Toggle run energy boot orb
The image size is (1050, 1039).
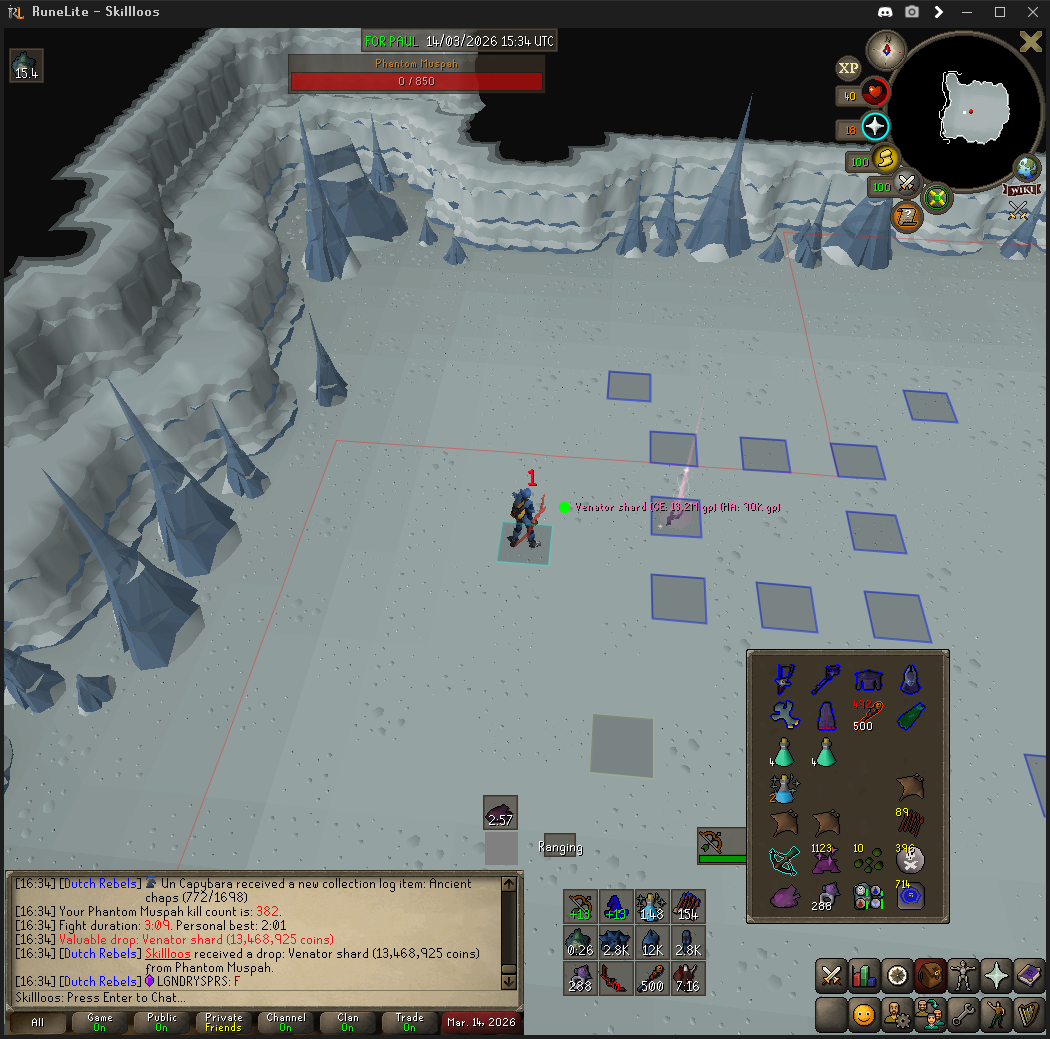[884, 158]
